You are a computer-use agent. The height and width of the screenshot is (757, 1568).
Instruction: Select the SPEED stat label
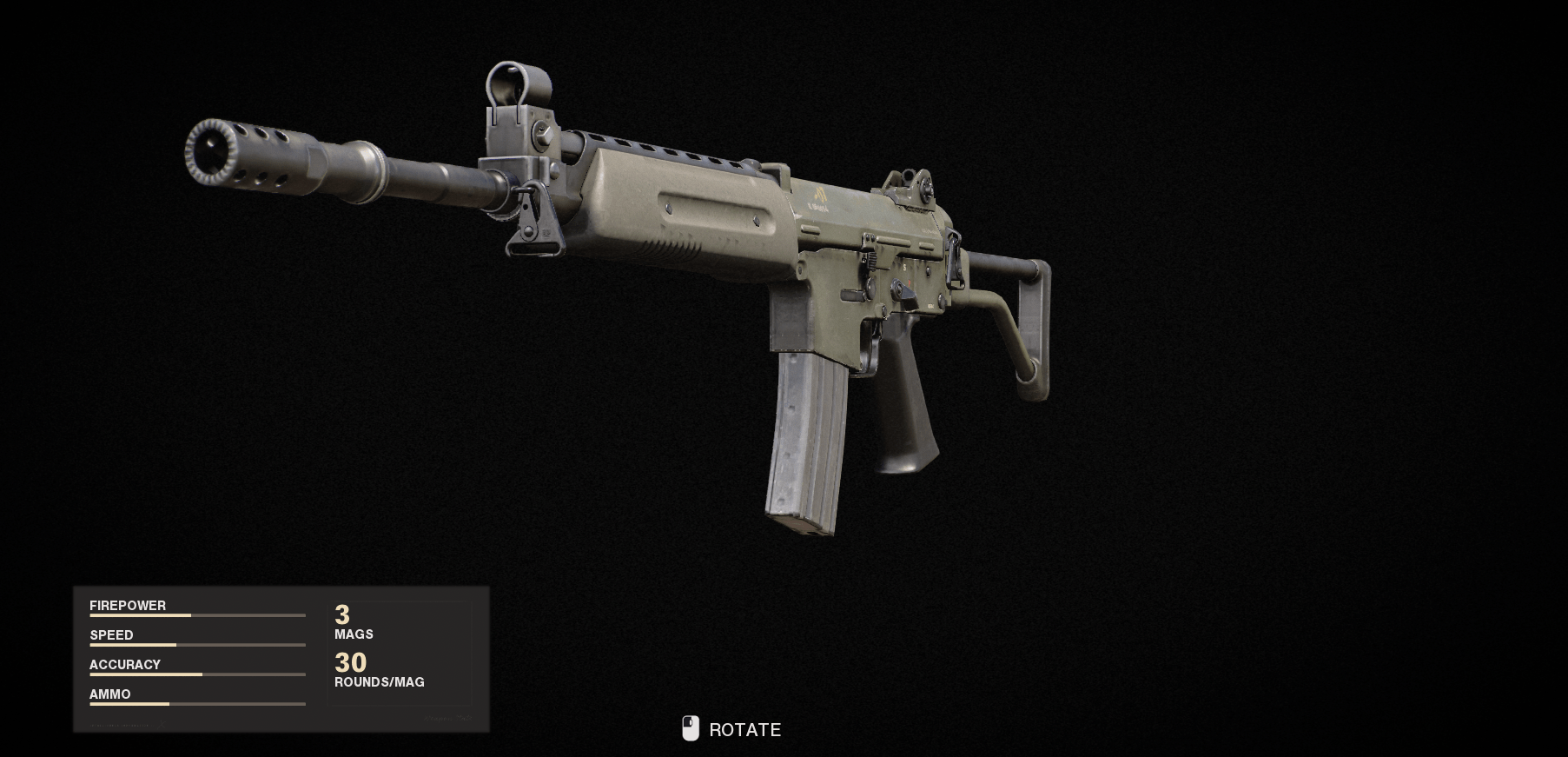(x=111, y=634)
